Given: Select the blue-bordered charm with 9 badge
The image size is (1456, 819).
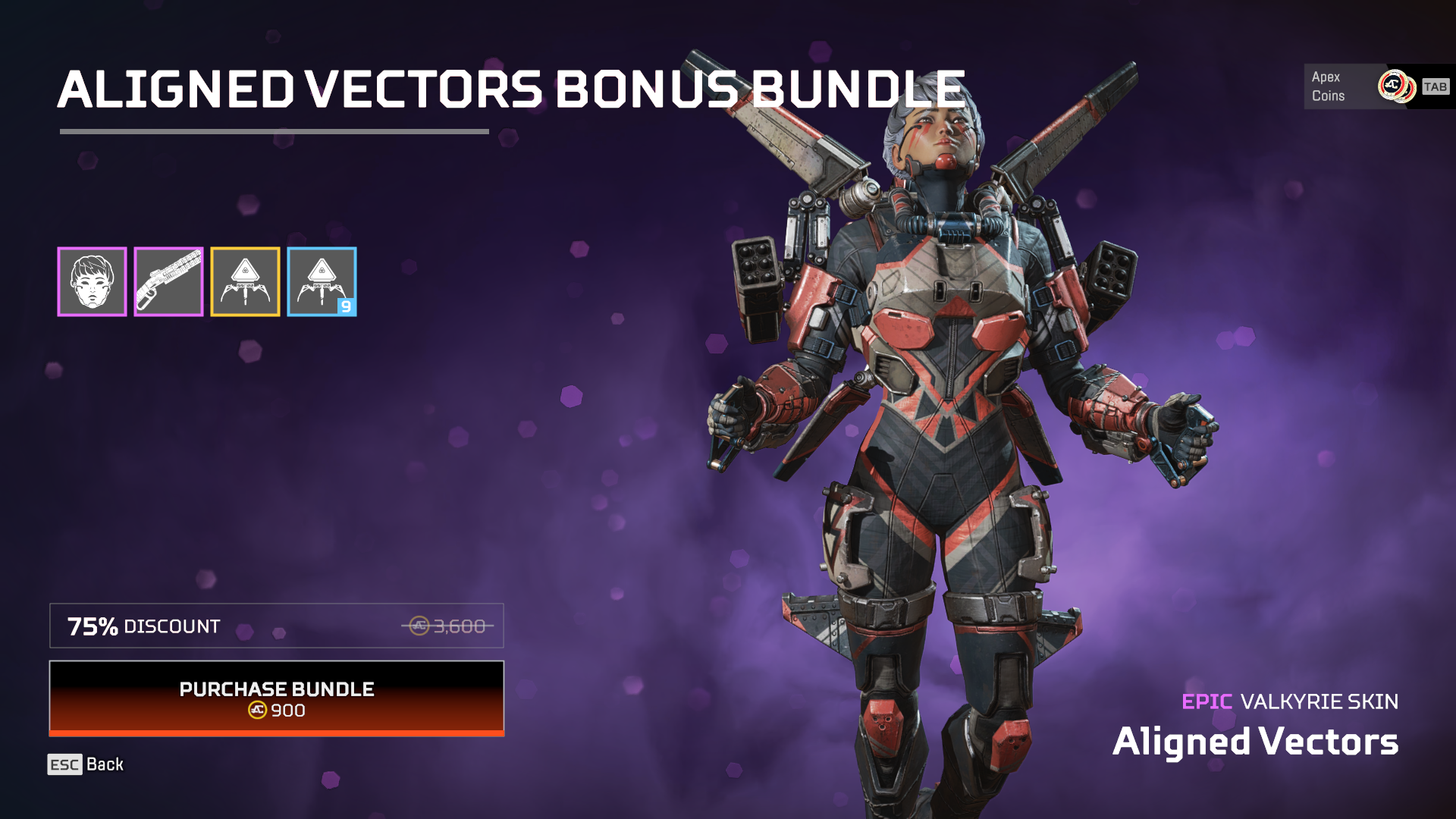Looking at the screenshot, I should 322,281.
